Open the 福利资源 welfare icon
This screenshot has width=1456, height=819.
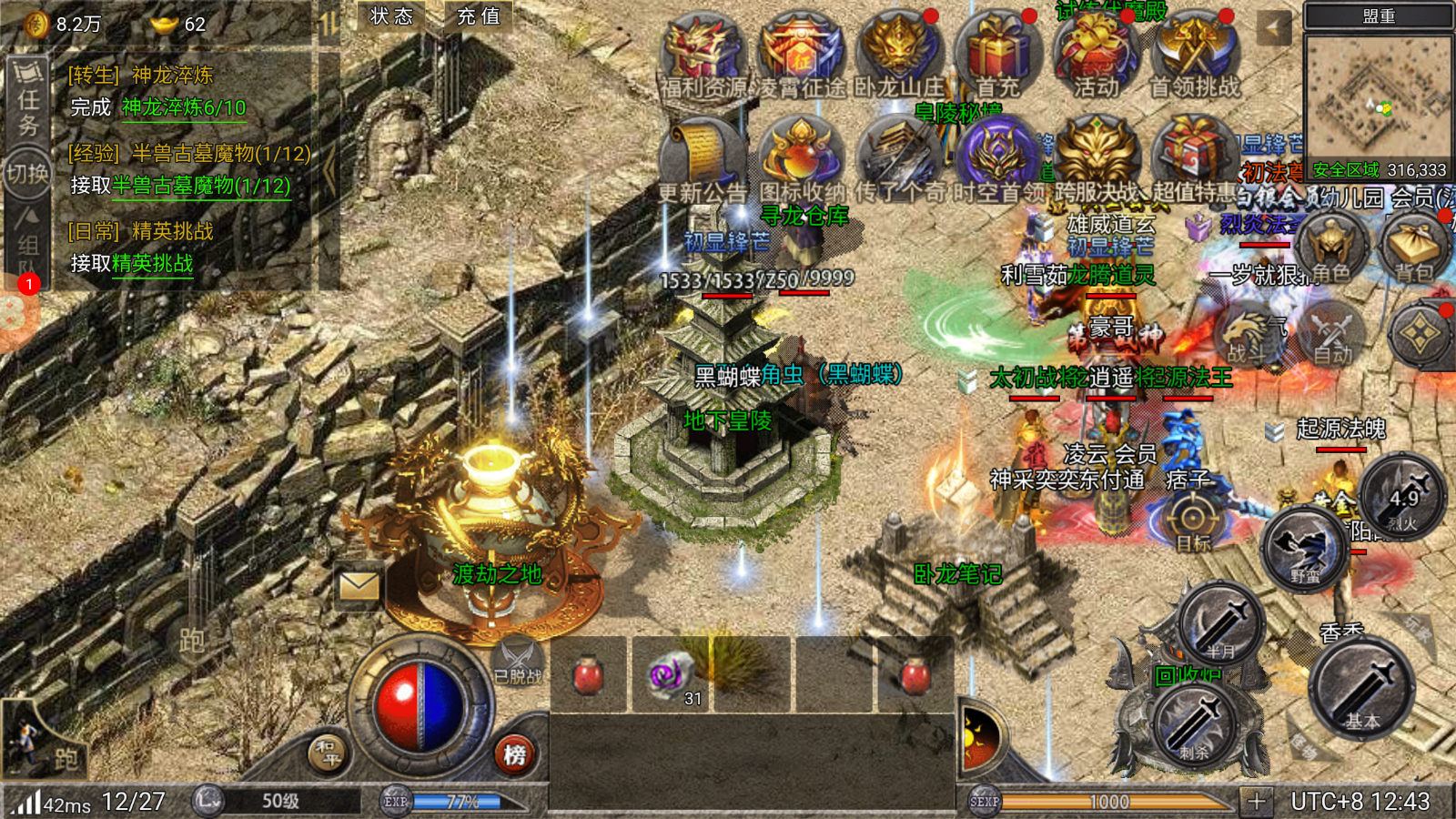pos(703,53)
